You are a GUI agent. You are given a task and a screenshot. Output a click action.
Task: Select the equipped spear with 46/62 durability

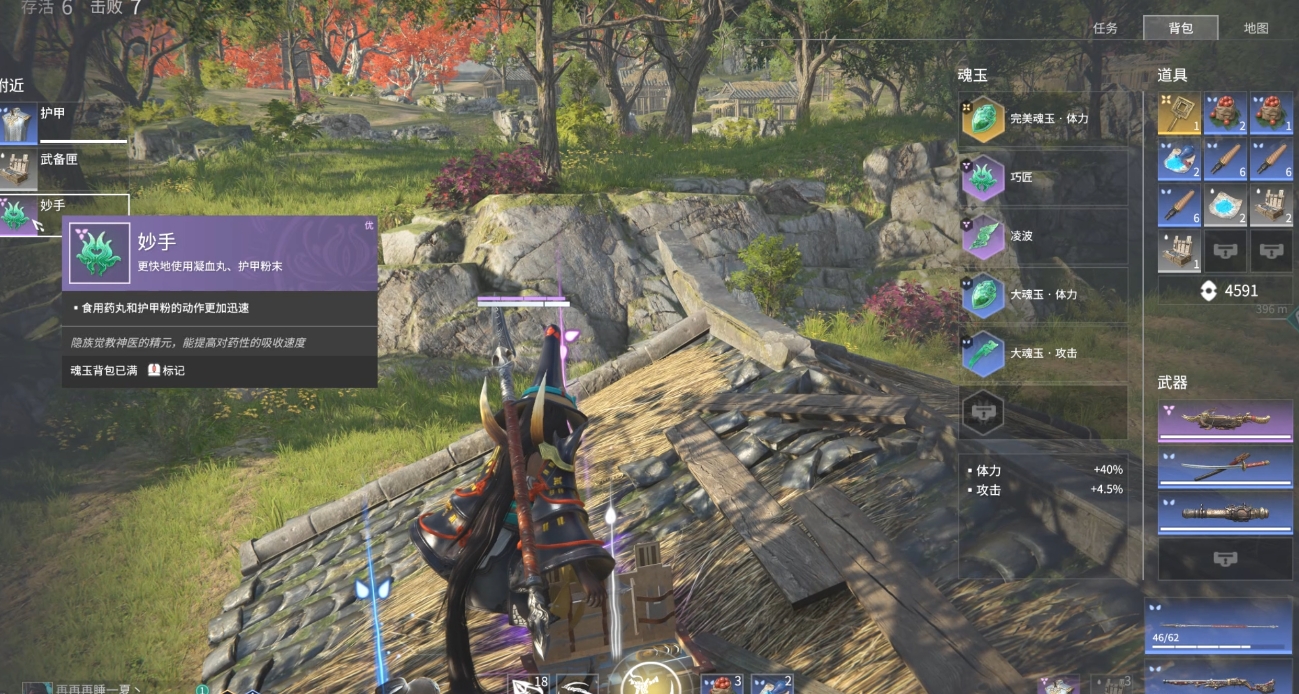tap(1219, 623)
